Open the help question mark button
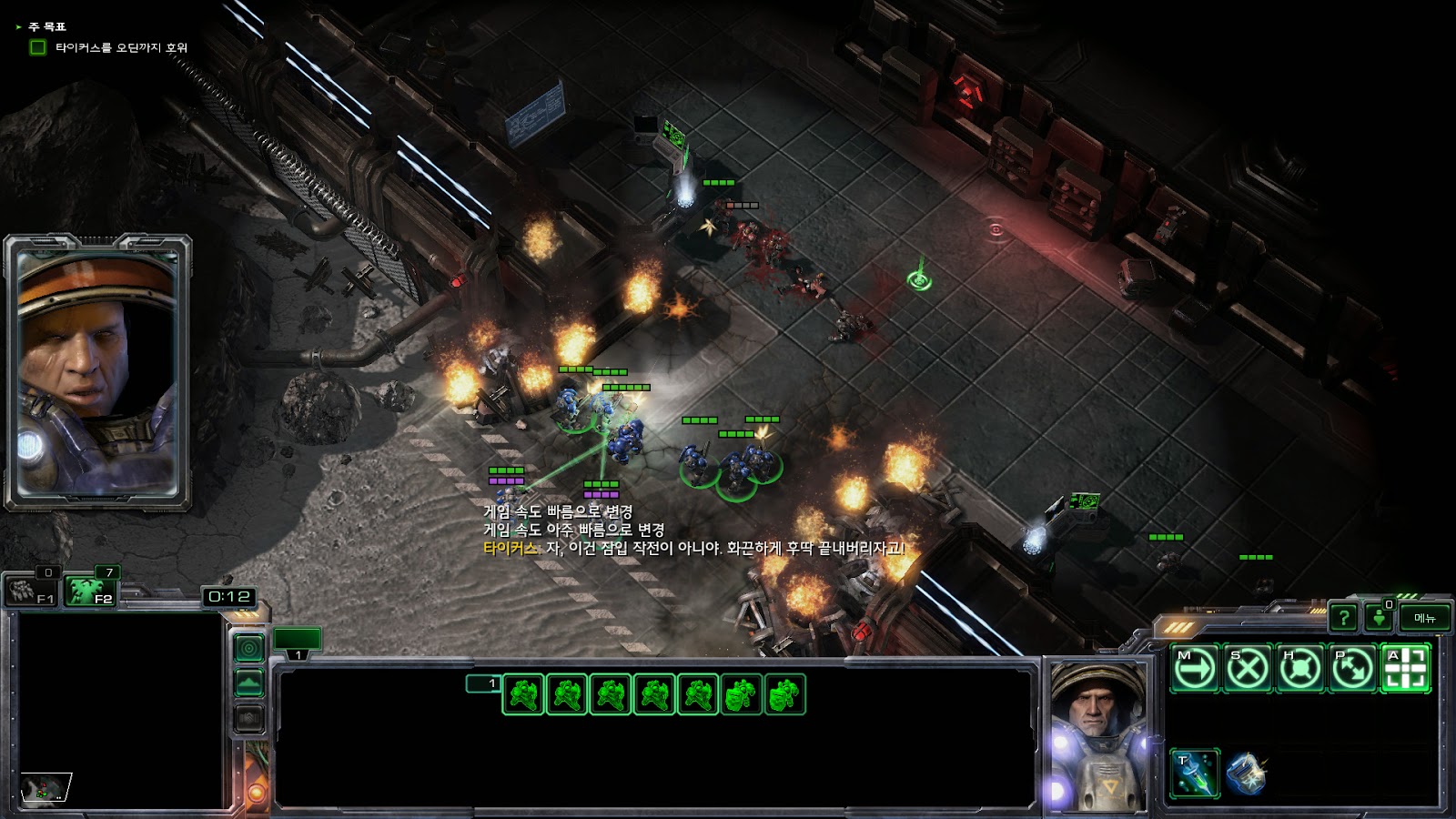Viewport: 1456px width, 819px height. click(x=1343, y=618)
